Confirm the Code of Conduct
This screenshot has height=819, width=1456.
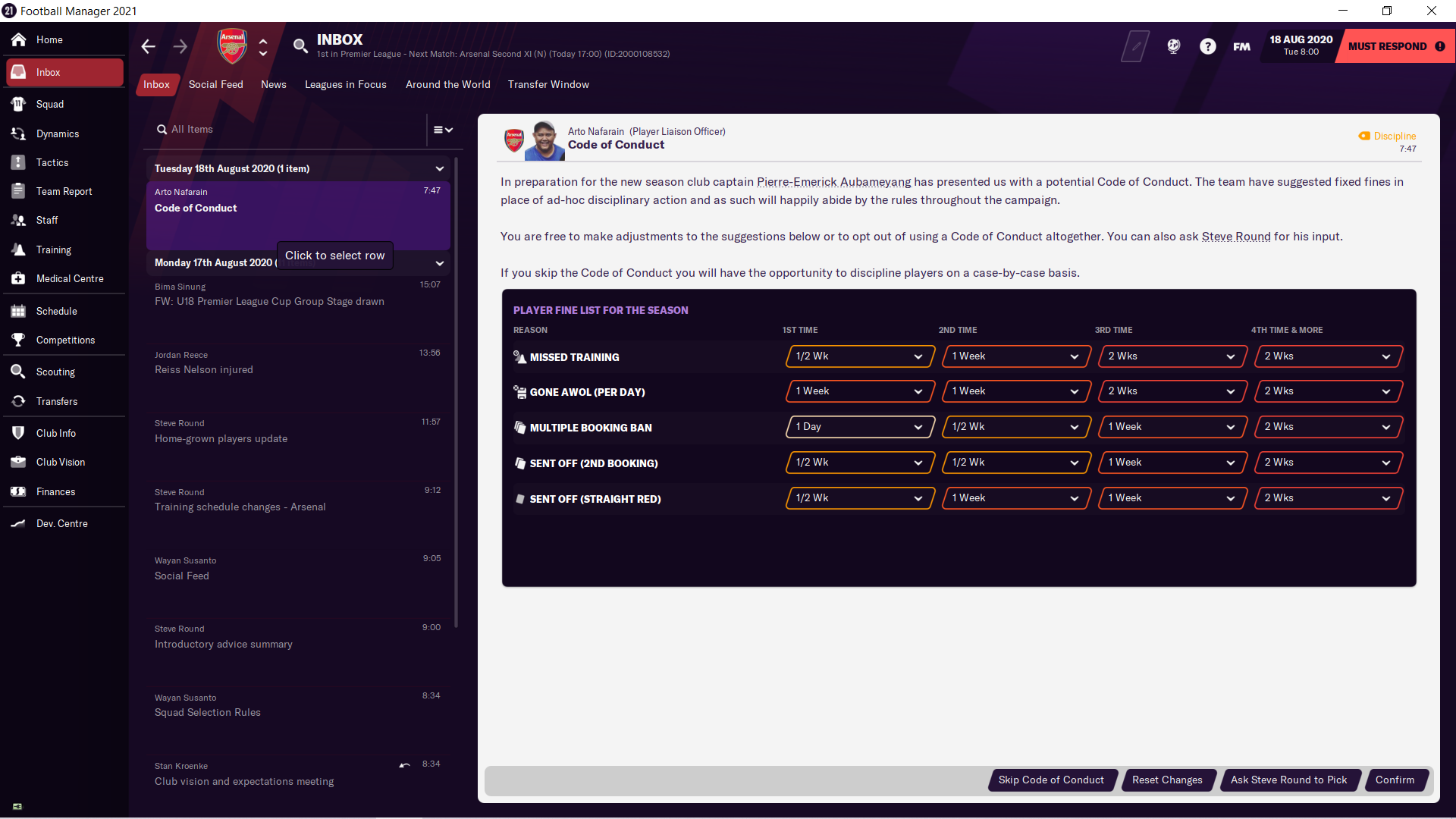click(x=1395, y=780)
